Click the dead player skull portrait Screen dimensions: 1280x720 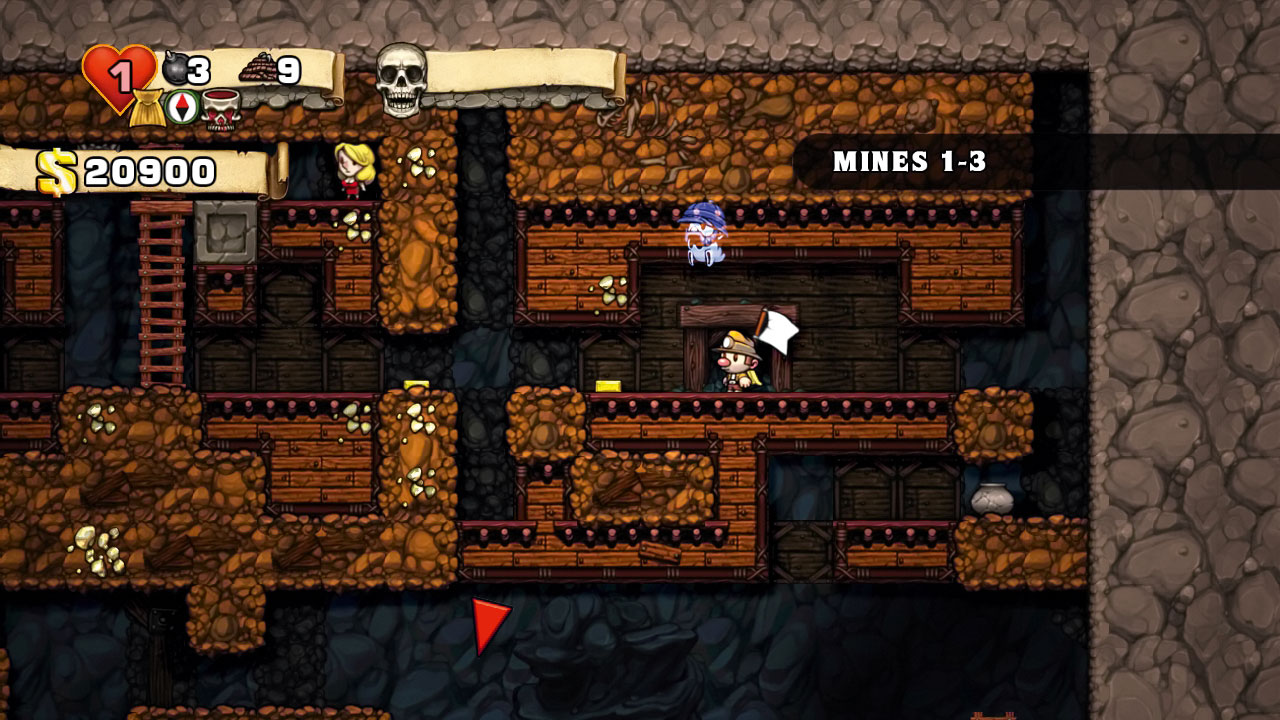tap(401, 79)
